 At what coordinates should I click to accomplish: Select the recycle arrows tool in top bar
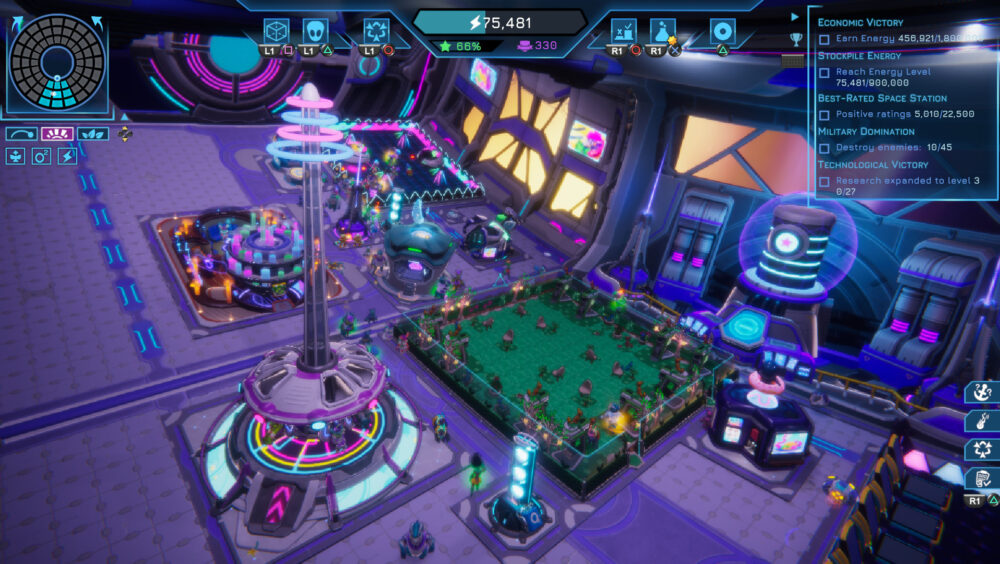[376, 31]
